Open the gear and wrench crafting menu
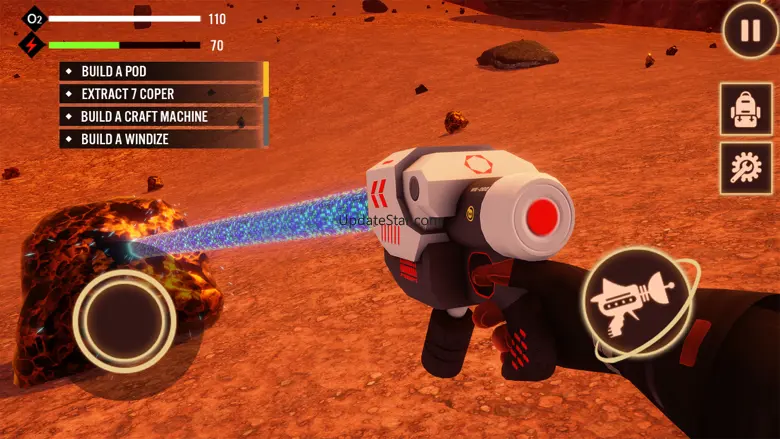Screen dimensions: 780x439 tap(746, 168)
